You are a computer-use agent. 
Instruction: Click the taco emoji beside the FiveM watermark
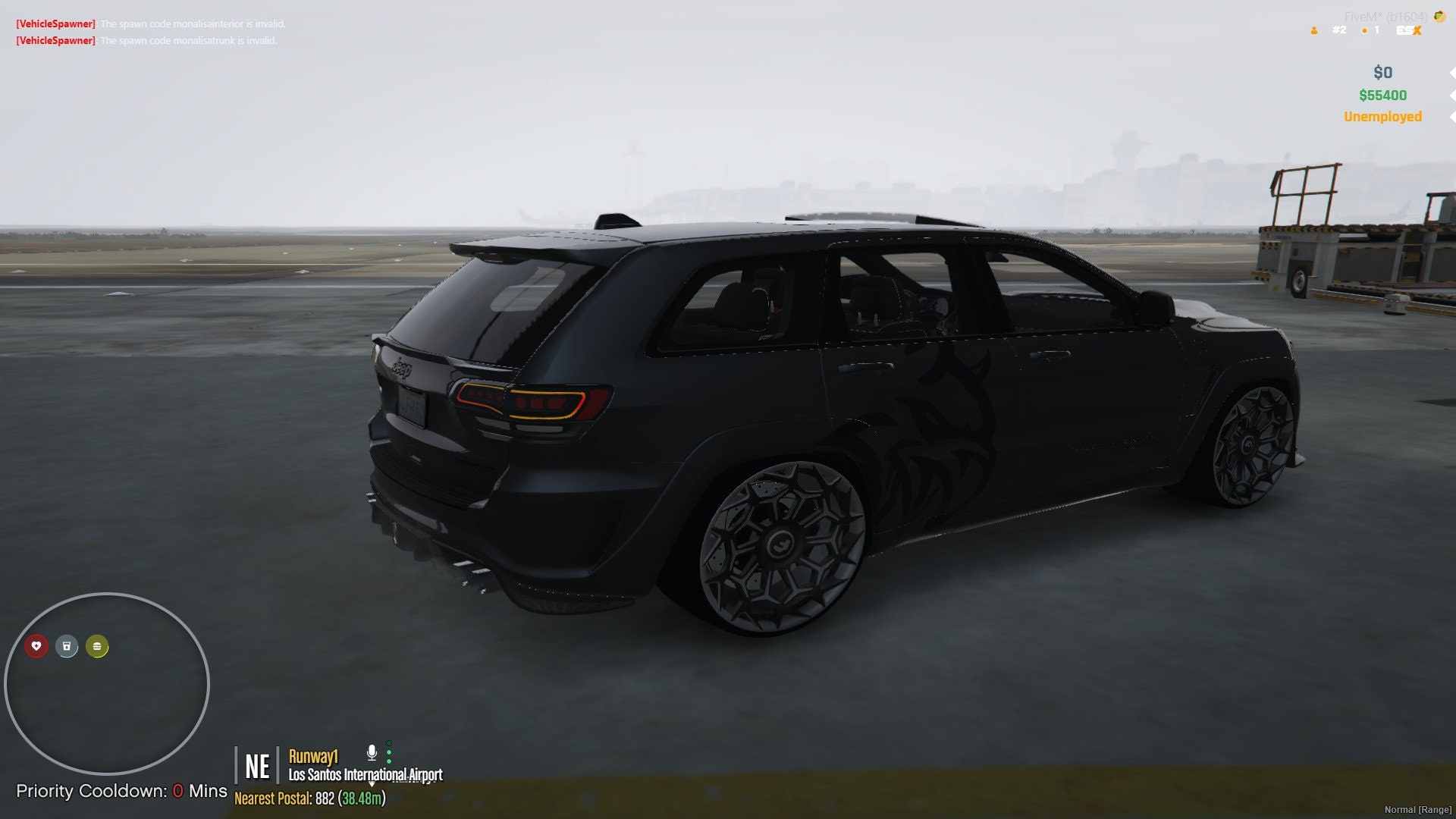click(x=1439, y=17)
